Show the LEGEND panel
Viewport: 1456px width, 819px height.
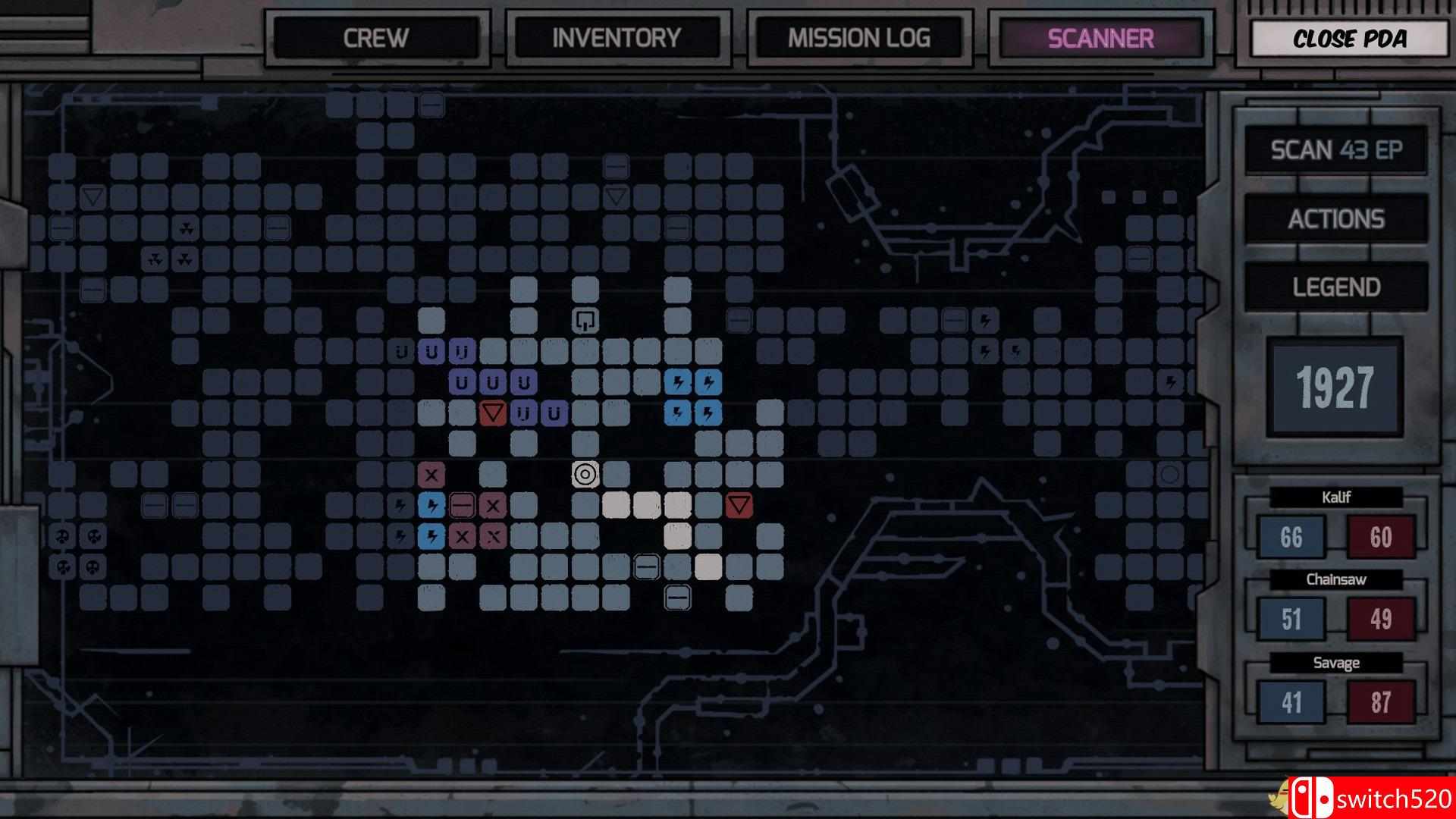(1336, 288)
